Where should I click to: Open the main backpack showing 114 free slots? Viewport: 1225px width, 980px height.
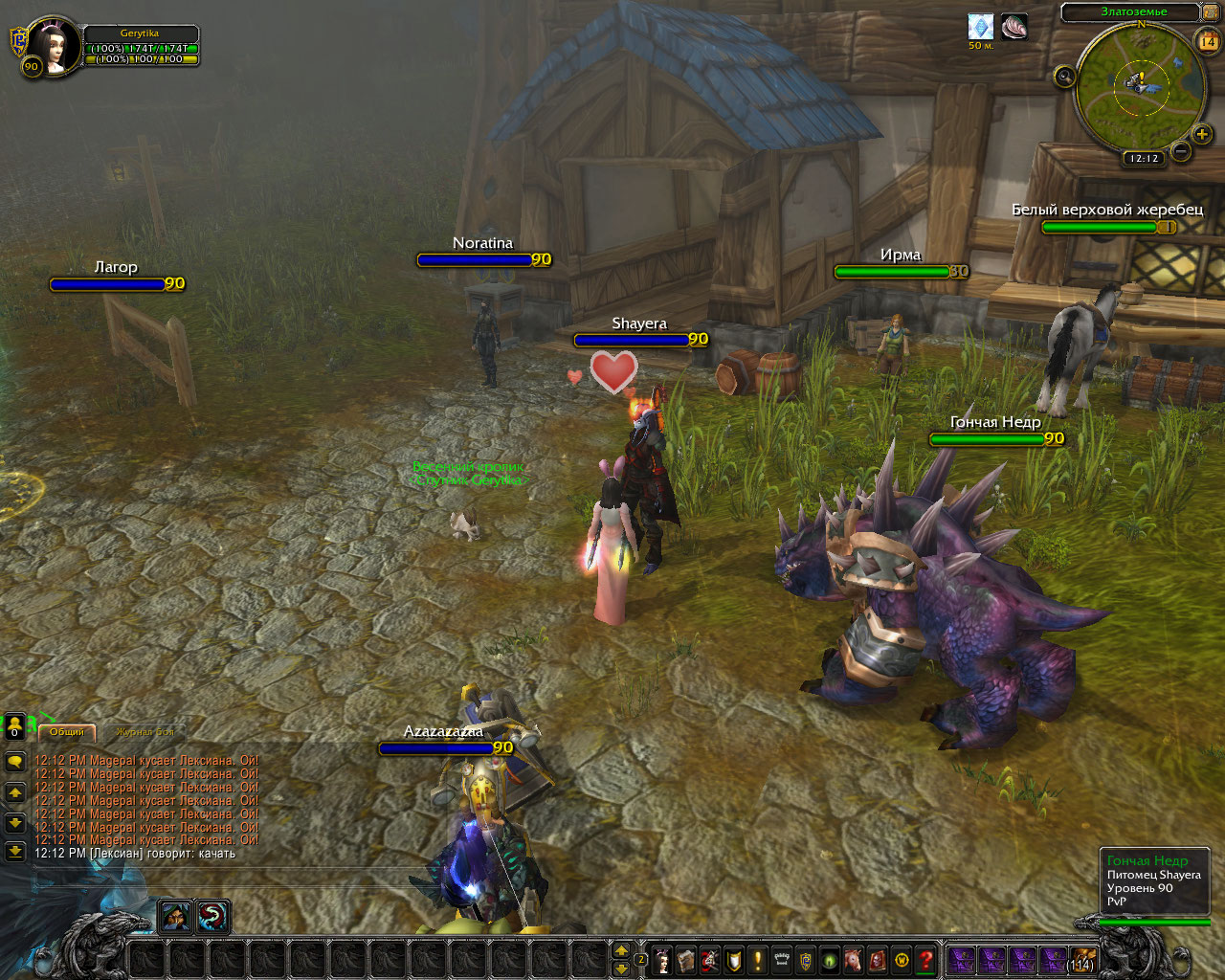[1082, 959]
